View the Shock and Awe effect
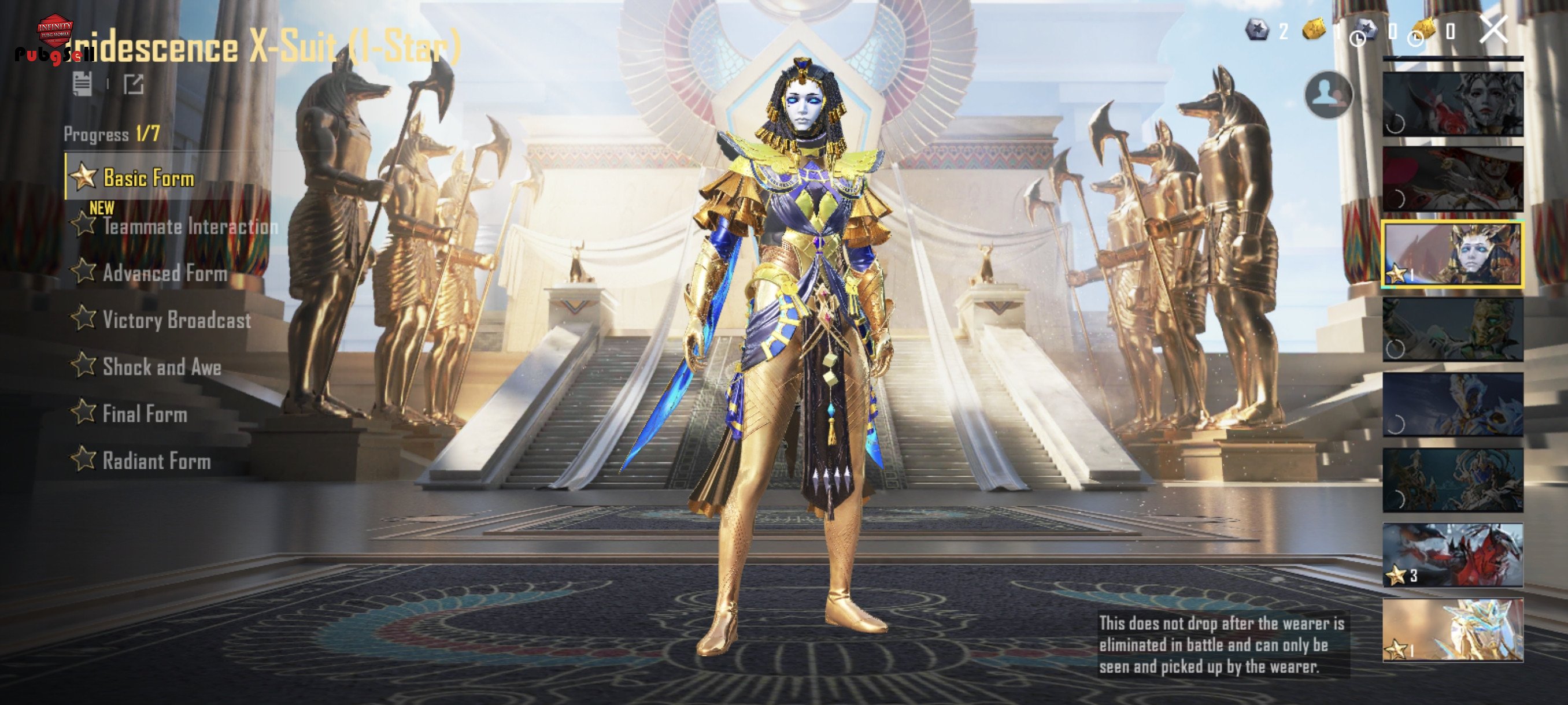Image resolution: width=1568 pixels, height=705 pixels. [161, 367]
